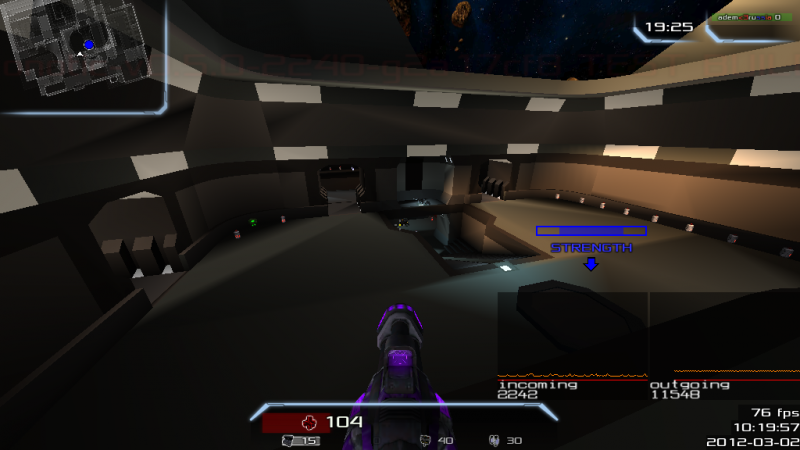Click the ammo icon showing 30

tap(493, 440)
